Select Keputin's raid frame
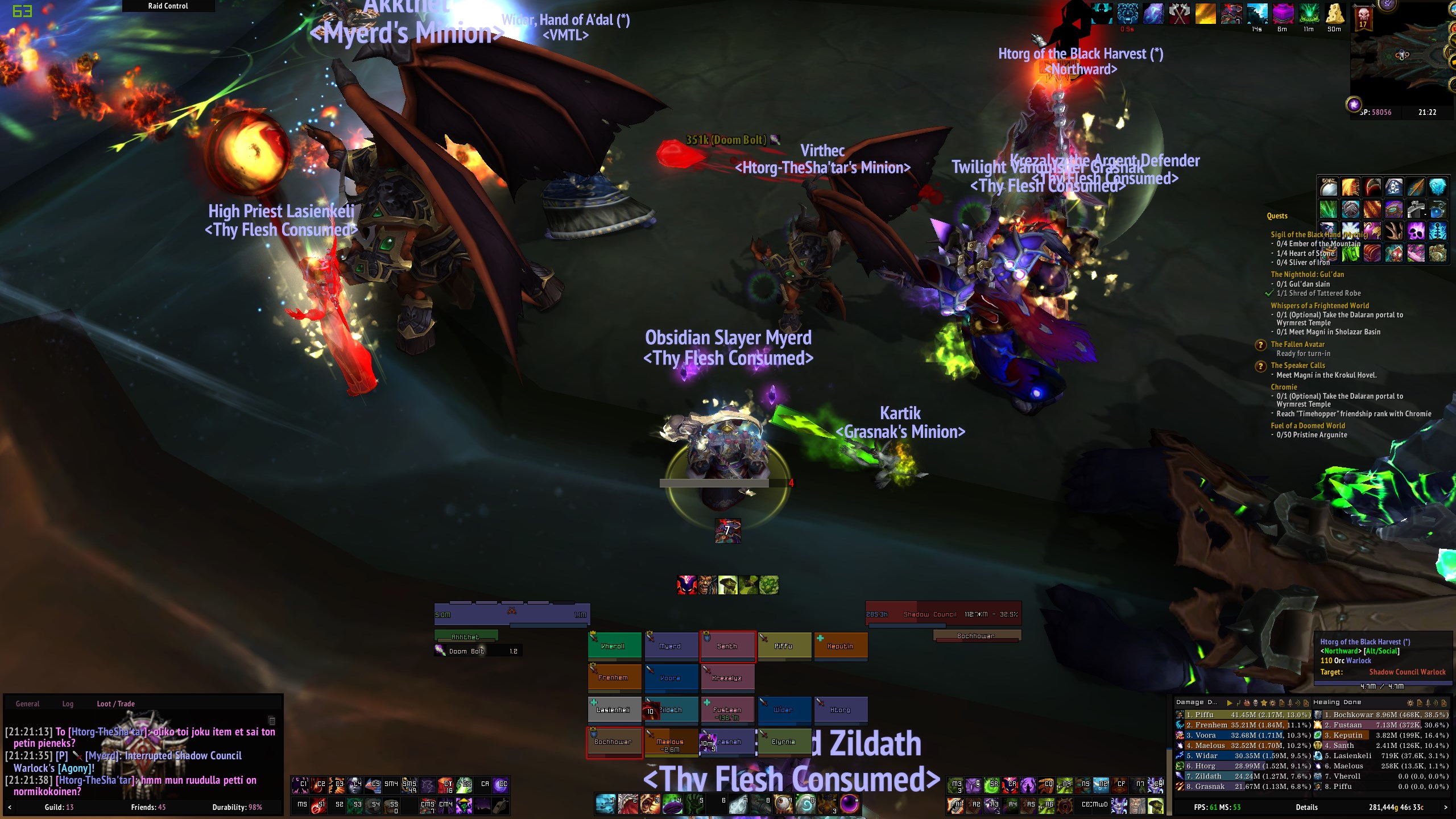1456x819 pixels. pos(840,646)
